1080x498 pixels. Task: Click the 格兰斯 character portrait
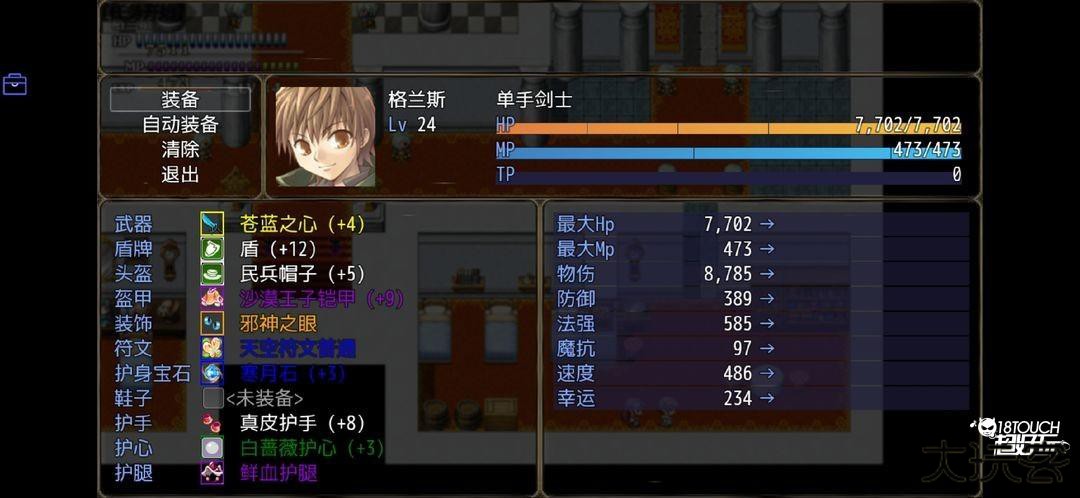click(x=325, y=137)
